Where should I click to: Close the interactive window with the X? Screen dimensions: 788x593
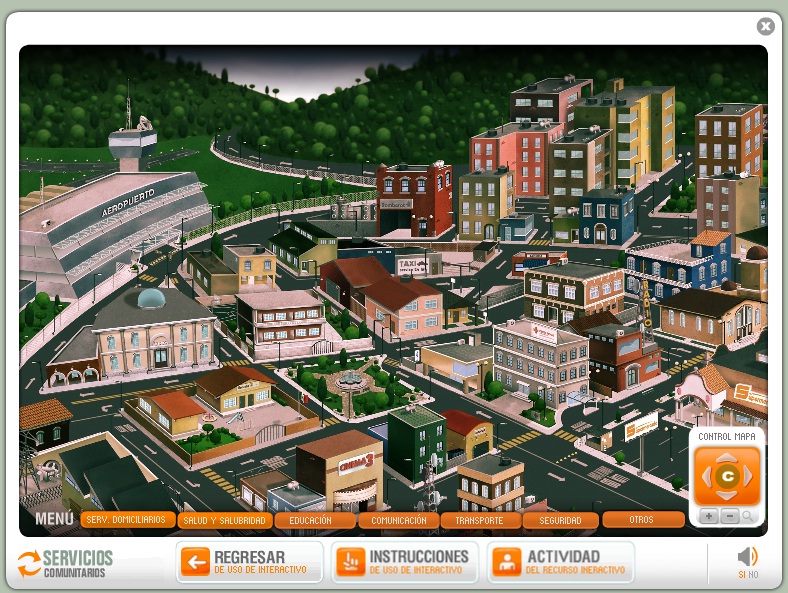click(x=766, y=27)
